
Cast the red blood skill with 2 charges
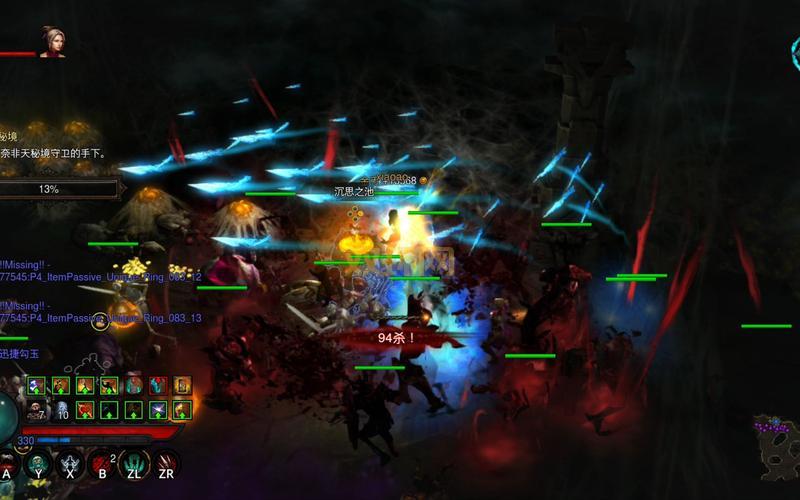tap(101, 464)
